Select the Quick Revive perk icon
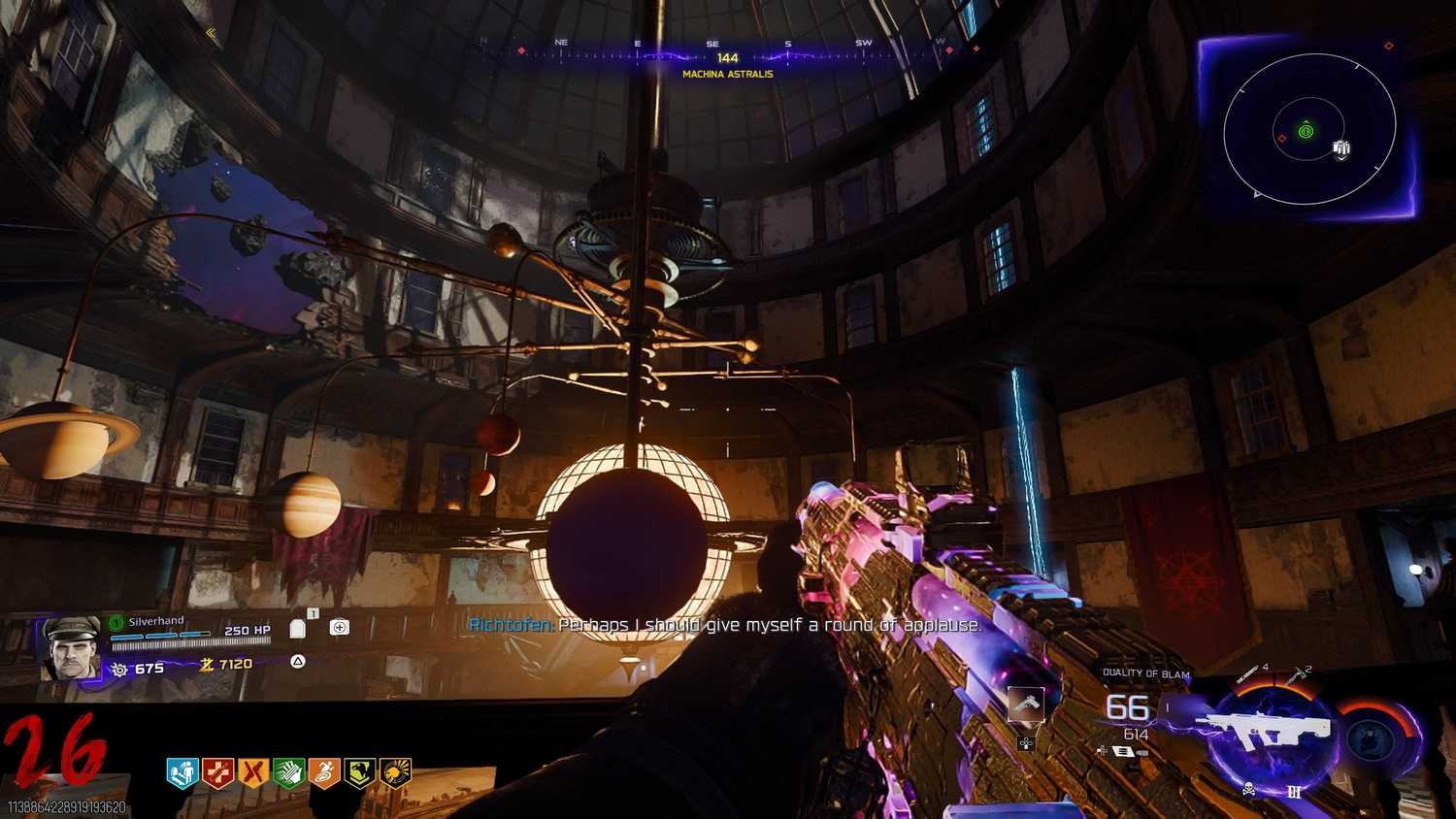The width and height of the screenshot is (1456, 819). point(182,773)
